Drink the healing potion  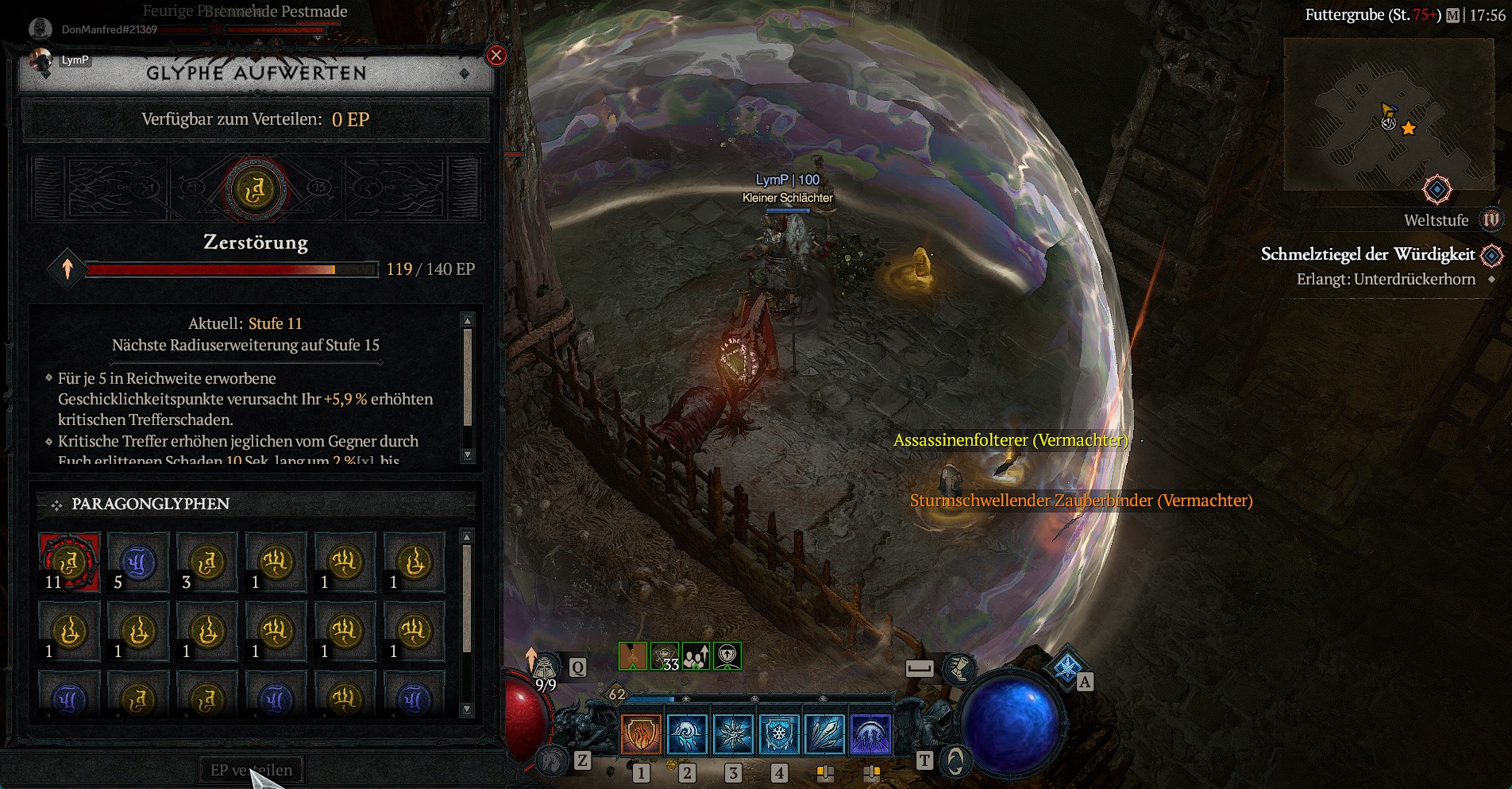tap(546, 669)
